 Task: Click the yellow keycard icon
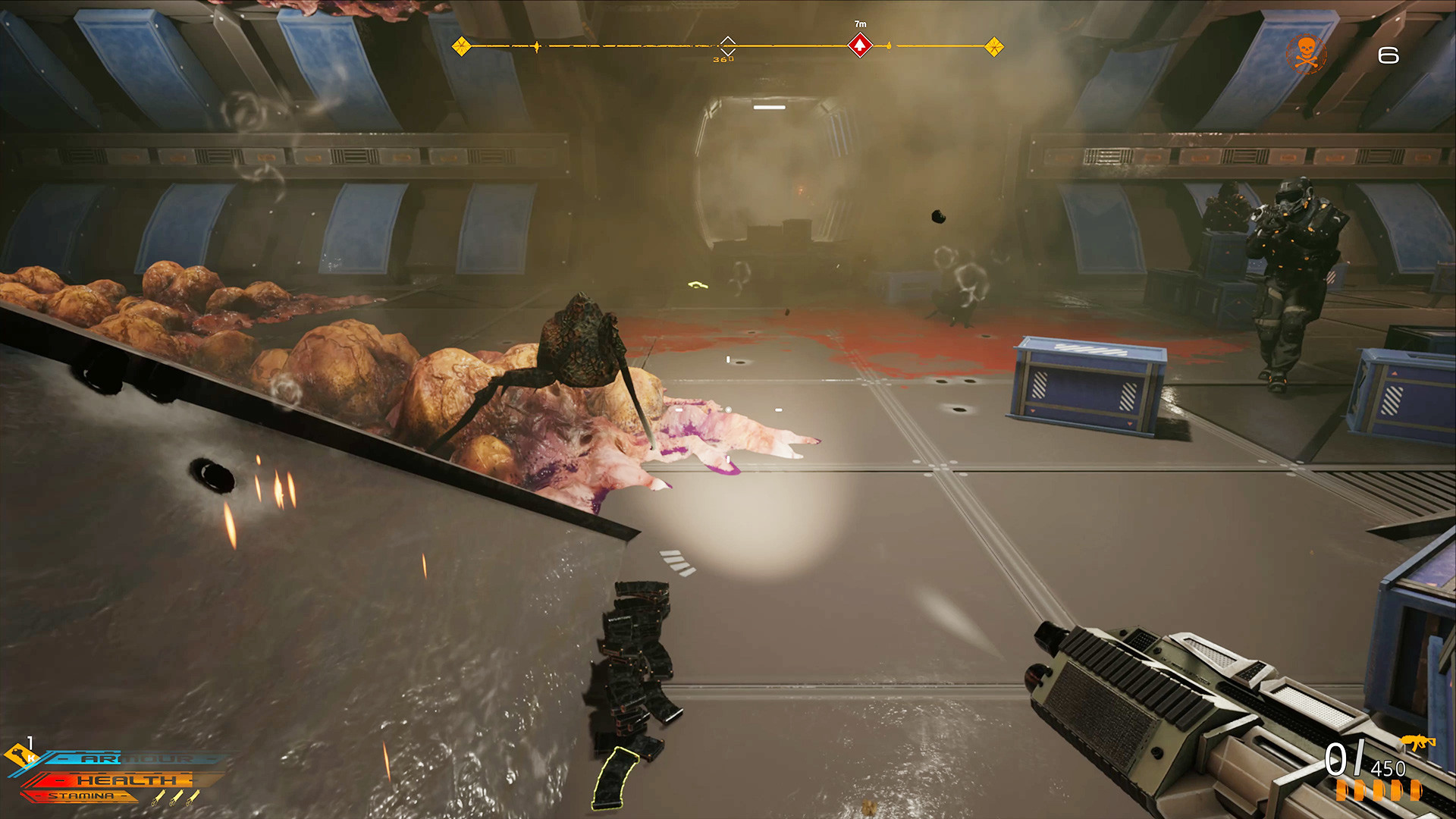point(20,755)
